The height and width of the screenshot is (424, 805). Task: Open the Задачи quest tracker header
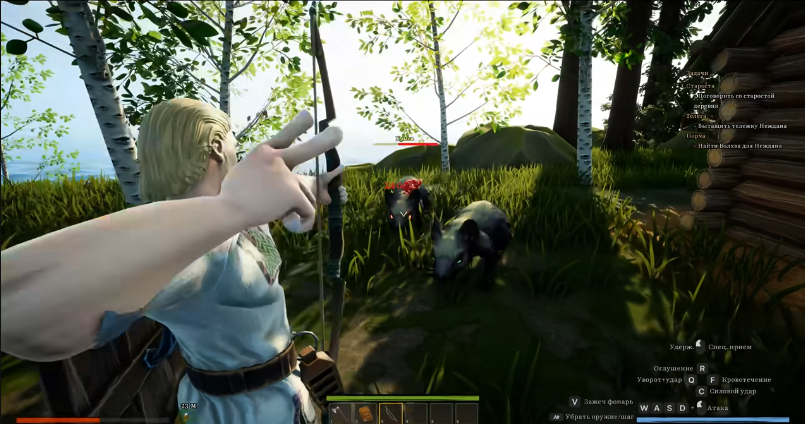click(x=698, y=74)
